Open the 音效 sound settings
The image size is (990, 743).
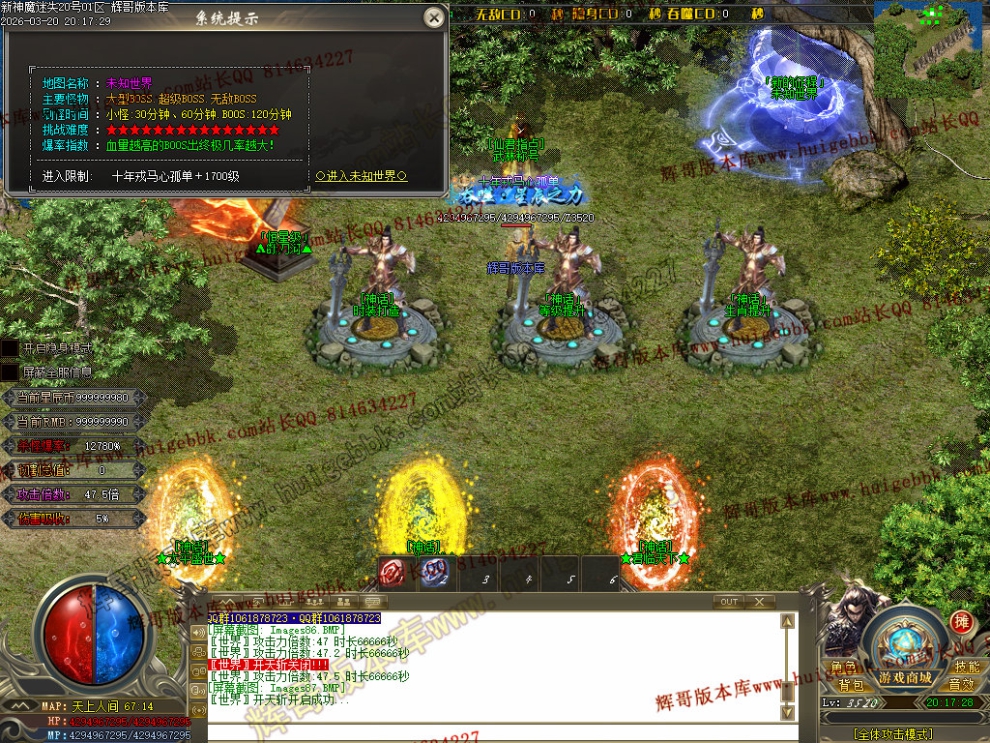(x=961, y=685)
